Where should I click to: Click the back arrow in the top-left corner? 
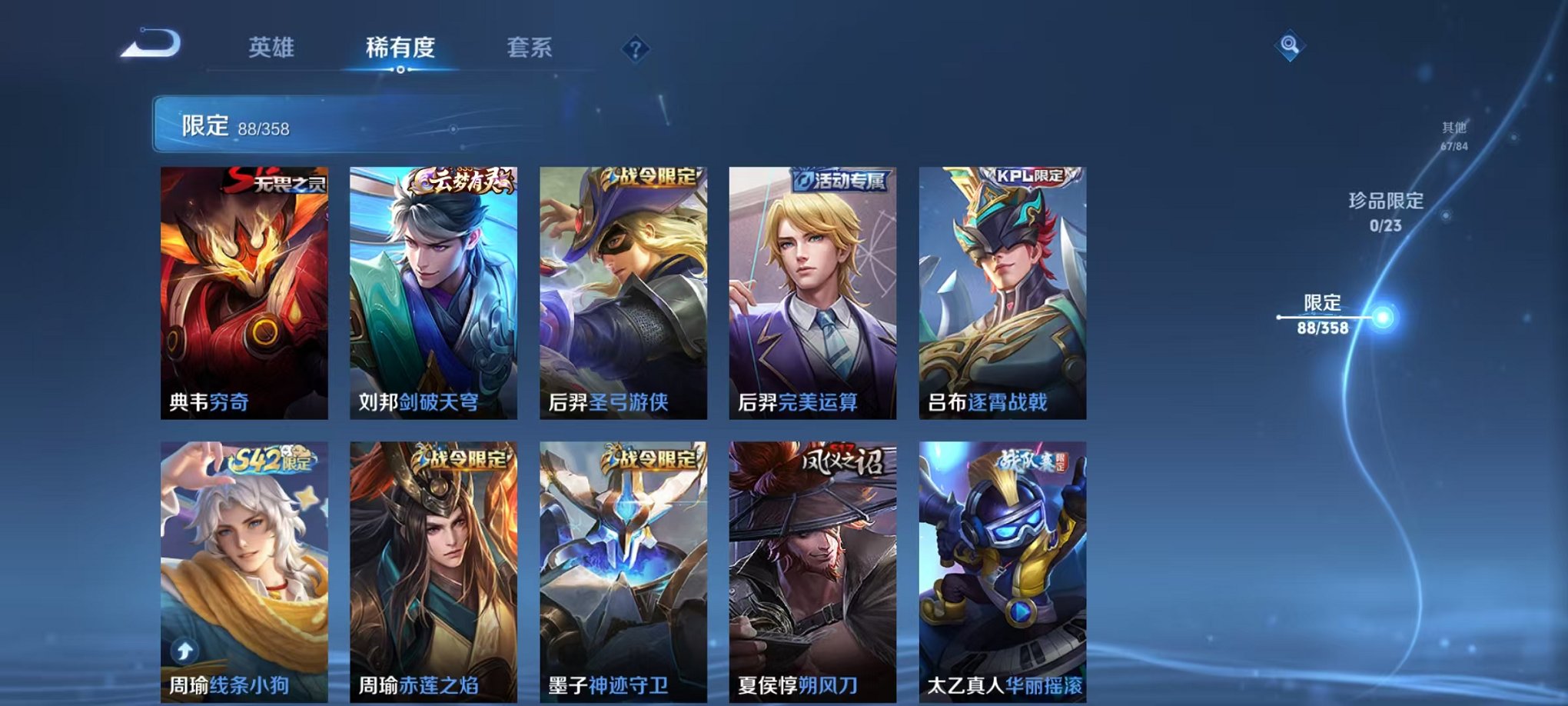coord(150,48)
